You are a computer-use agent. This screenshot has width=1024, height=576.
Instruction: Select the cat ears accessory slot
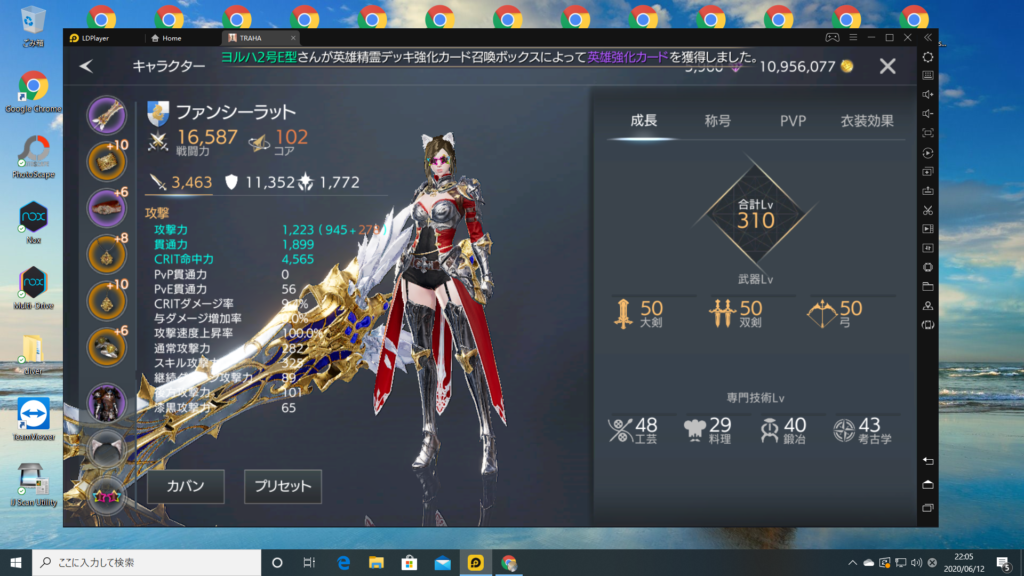click(x=106, y=448)
